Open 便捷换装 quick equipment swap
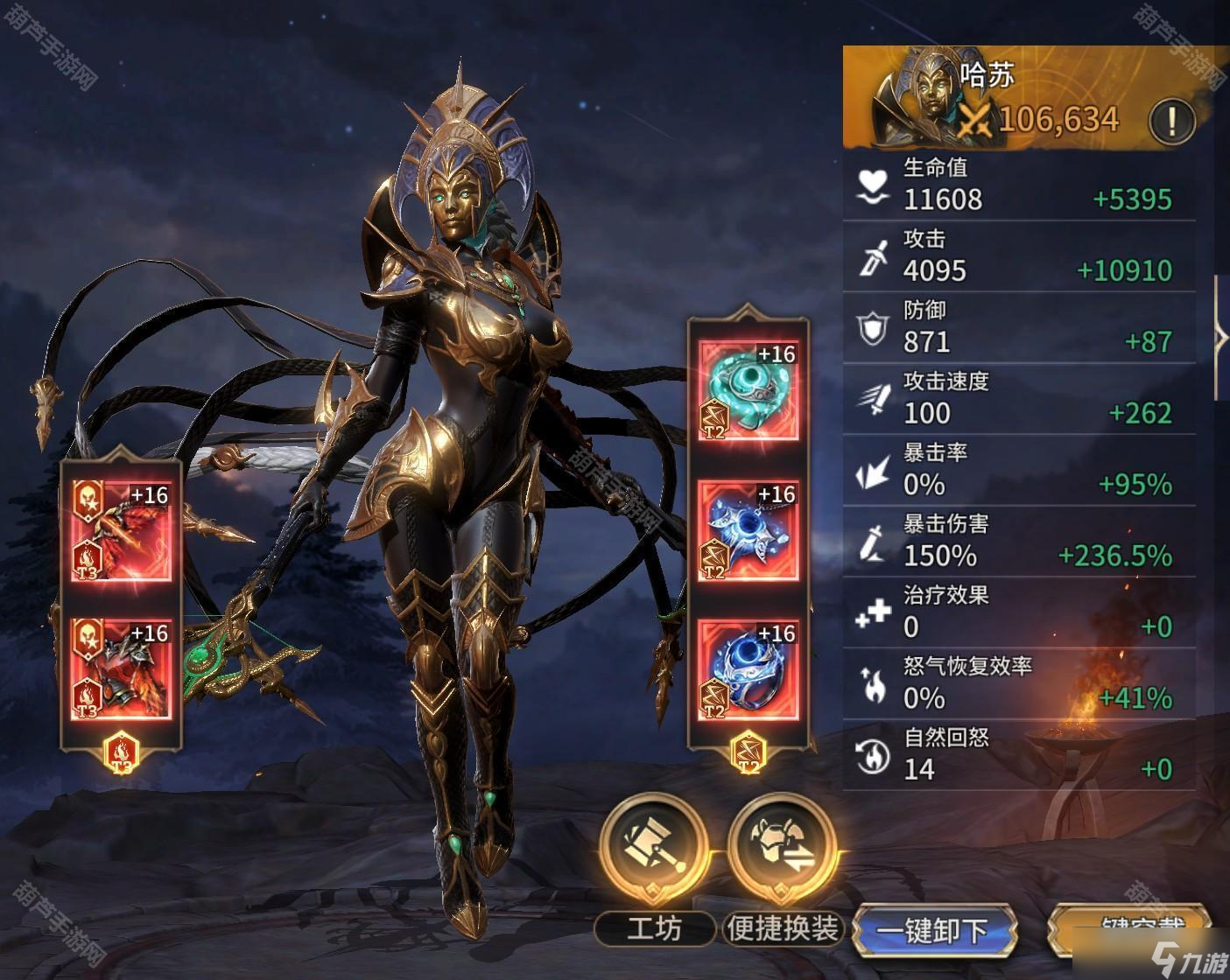Image resolution: width=1230 pixels, height=980 pixels. [x=782, y=848]
